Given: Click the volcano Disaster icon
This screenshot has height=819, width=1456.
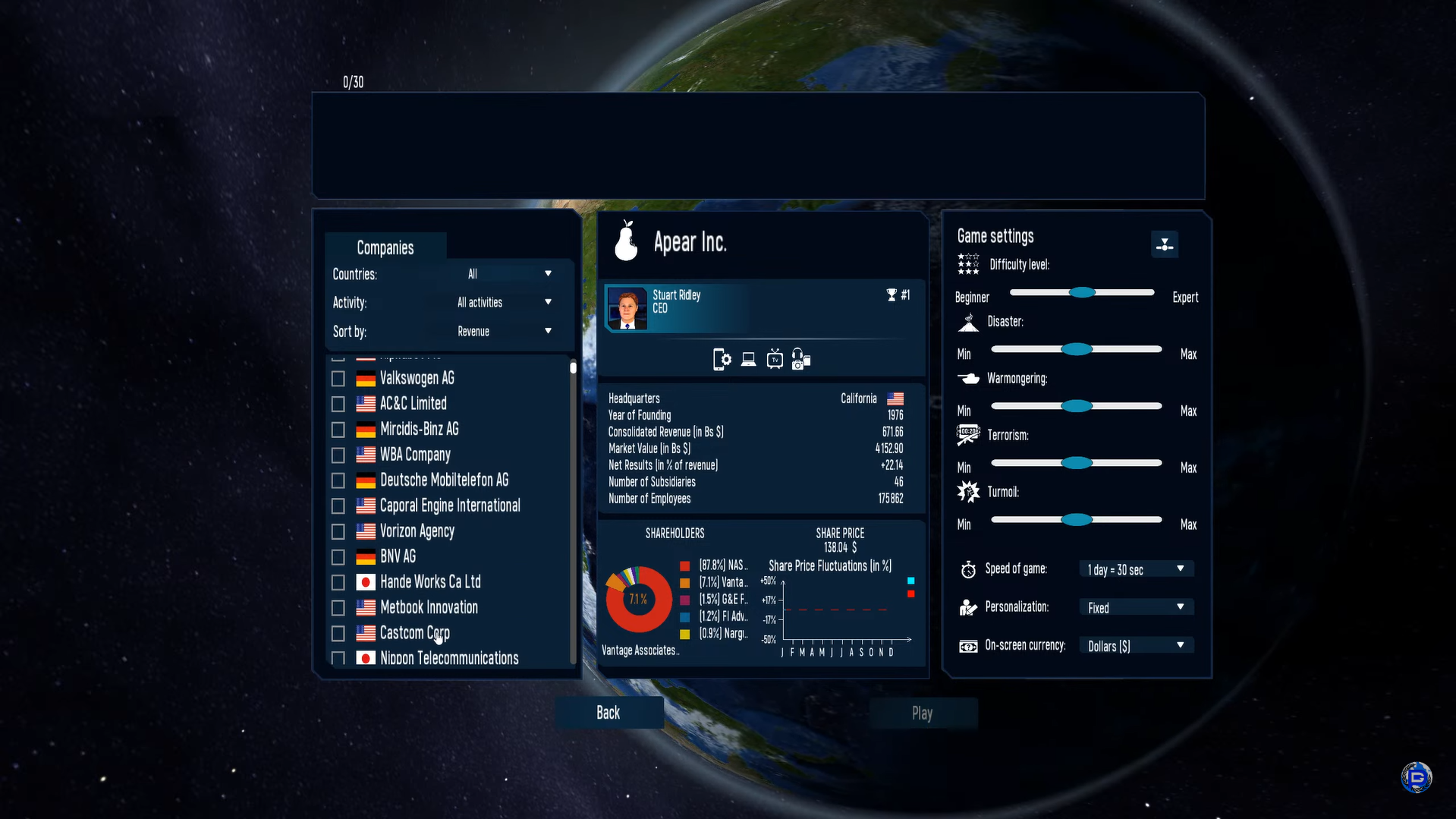Looking at the screenshot, I should coord(968,321).
